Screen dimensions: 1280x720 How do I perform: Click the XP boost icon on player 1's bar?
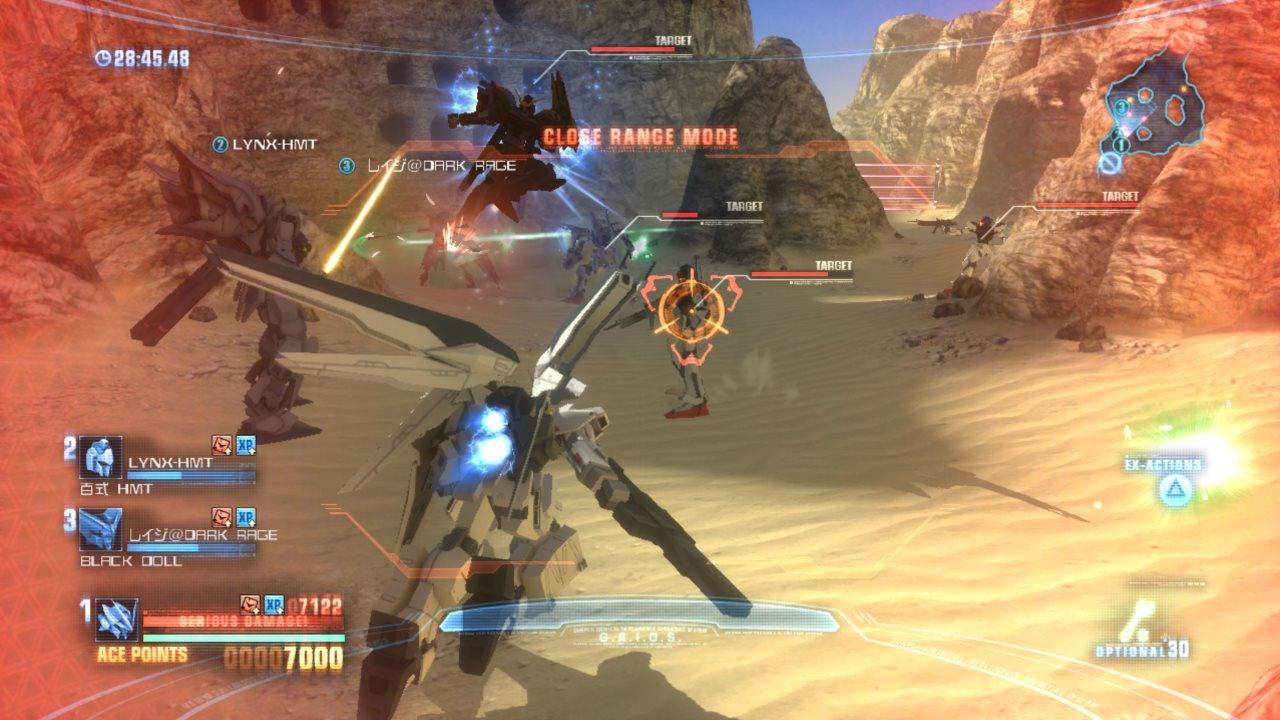point(273,604)
